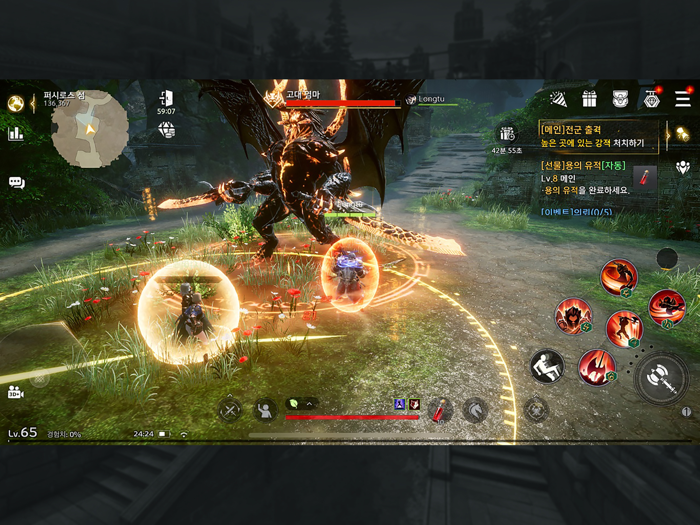Click the dungeon exit door icon
Image resolution: width=700 pixels, height=525 pixels.
point(166,98)
